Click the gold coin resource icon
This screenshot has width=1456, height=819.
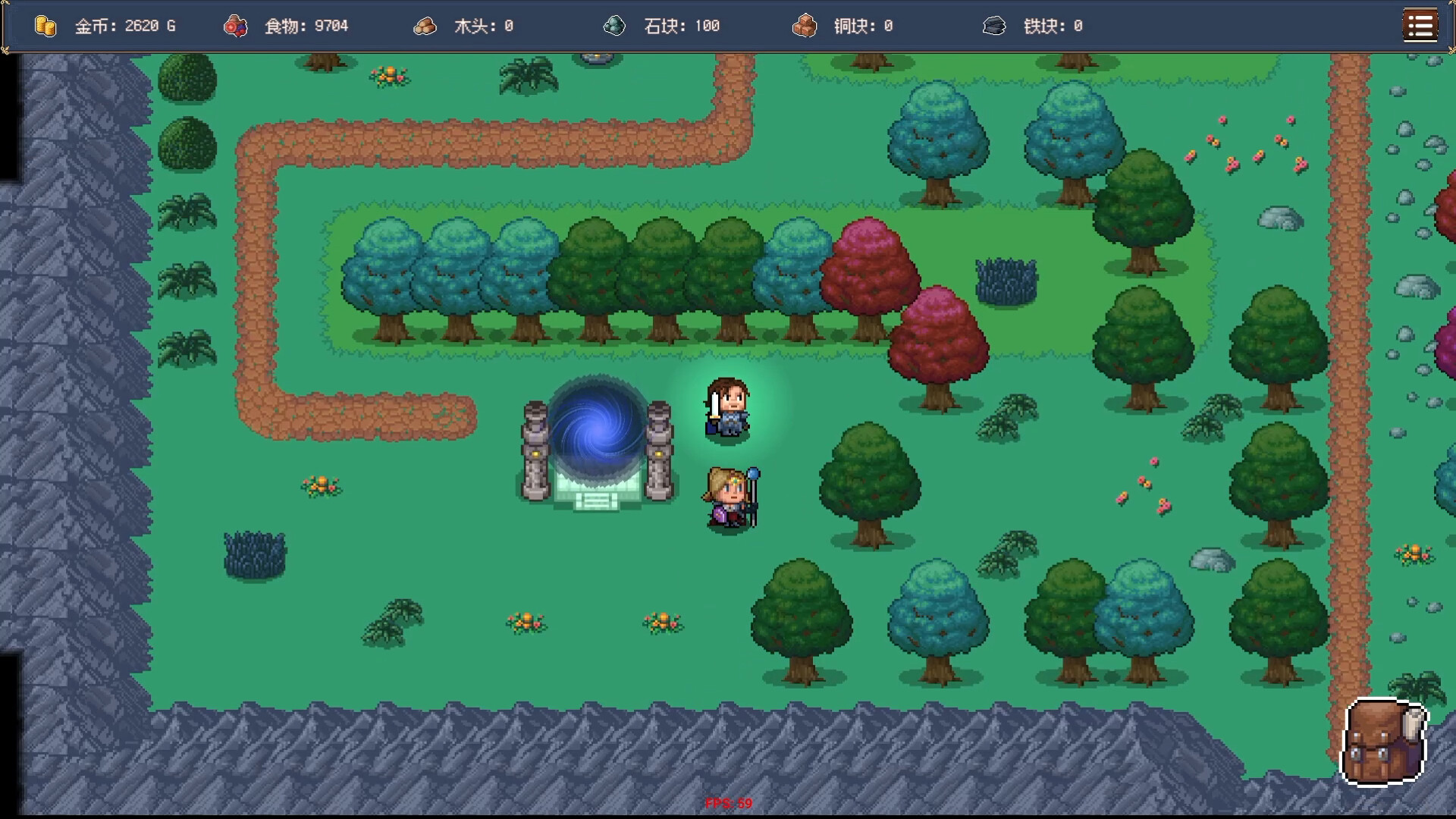[45, 26]
